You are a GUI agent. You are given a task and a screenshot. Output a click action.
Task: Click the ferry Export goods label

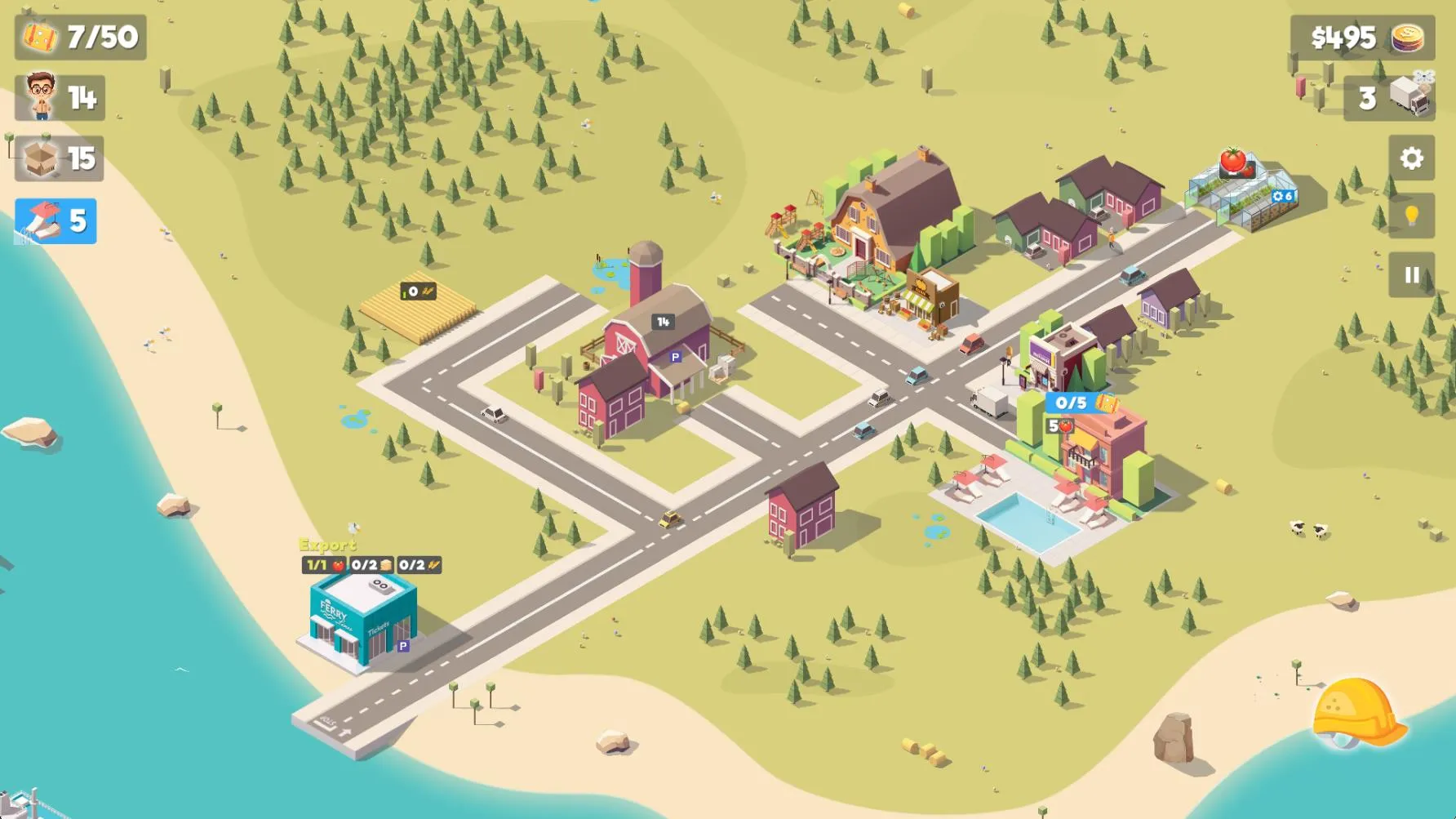tap(328, 545)
